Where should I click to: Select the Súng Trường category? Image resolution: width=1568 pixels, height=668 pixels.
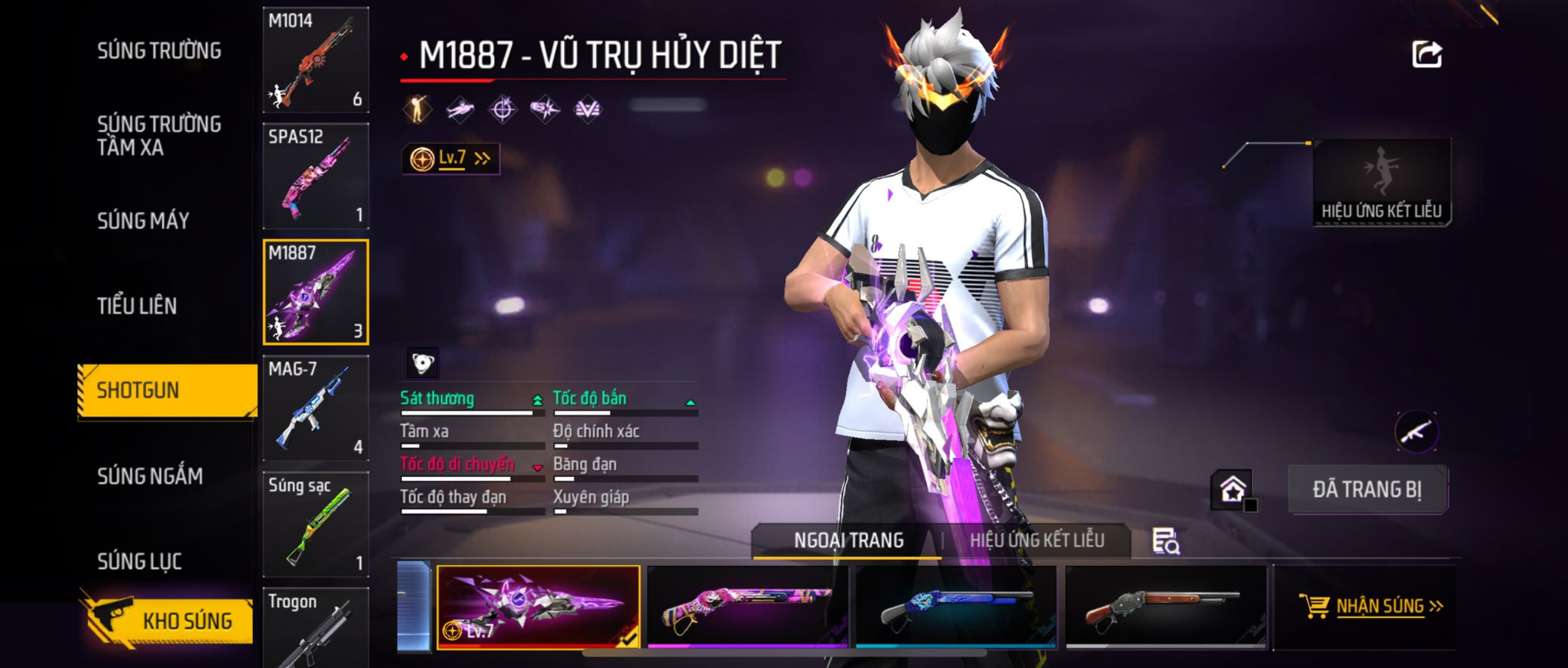click(x=159, y=51)
